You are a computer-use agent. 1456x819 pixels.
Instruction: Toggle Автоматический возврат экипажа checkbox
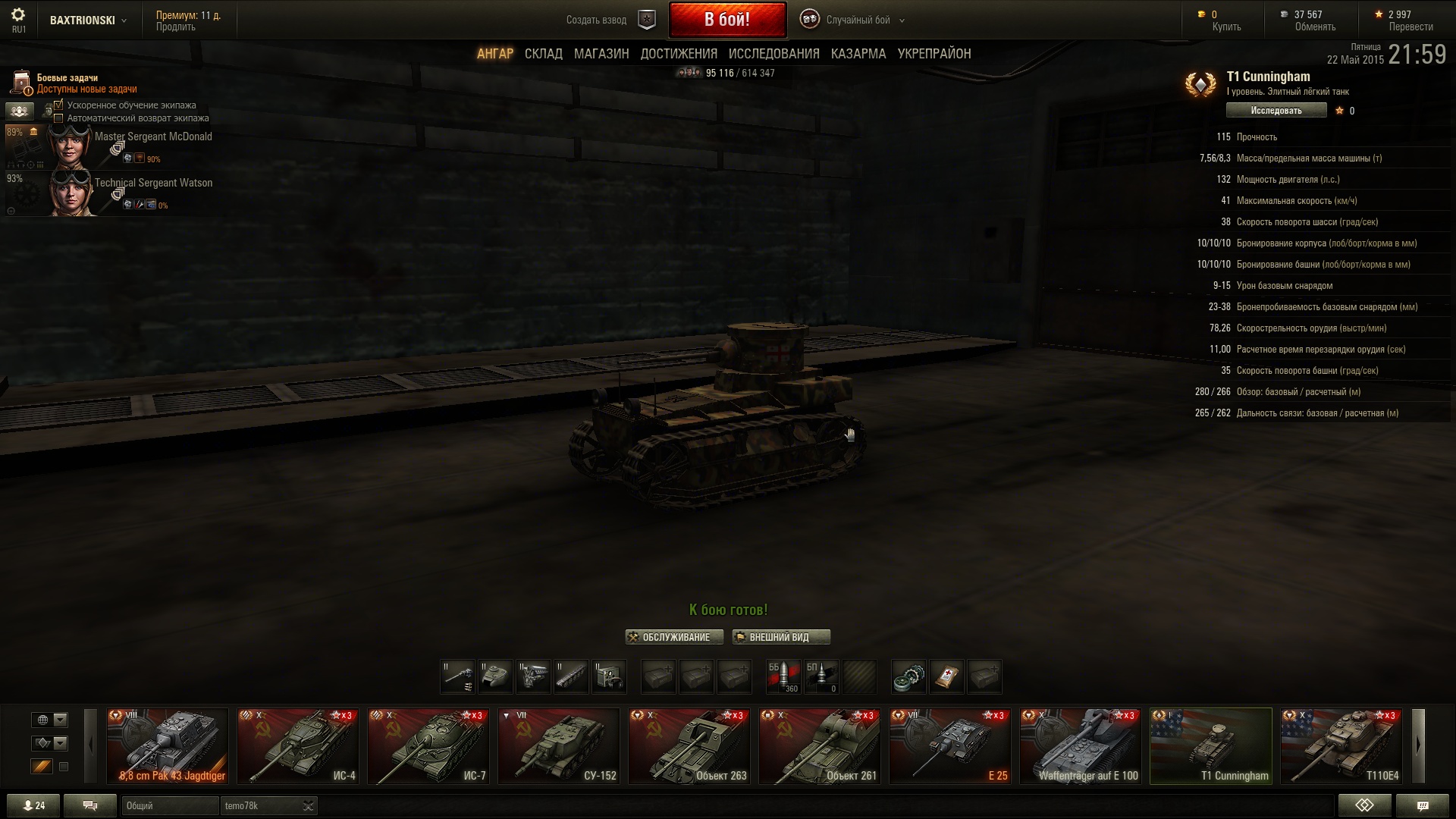click(58, 118)
